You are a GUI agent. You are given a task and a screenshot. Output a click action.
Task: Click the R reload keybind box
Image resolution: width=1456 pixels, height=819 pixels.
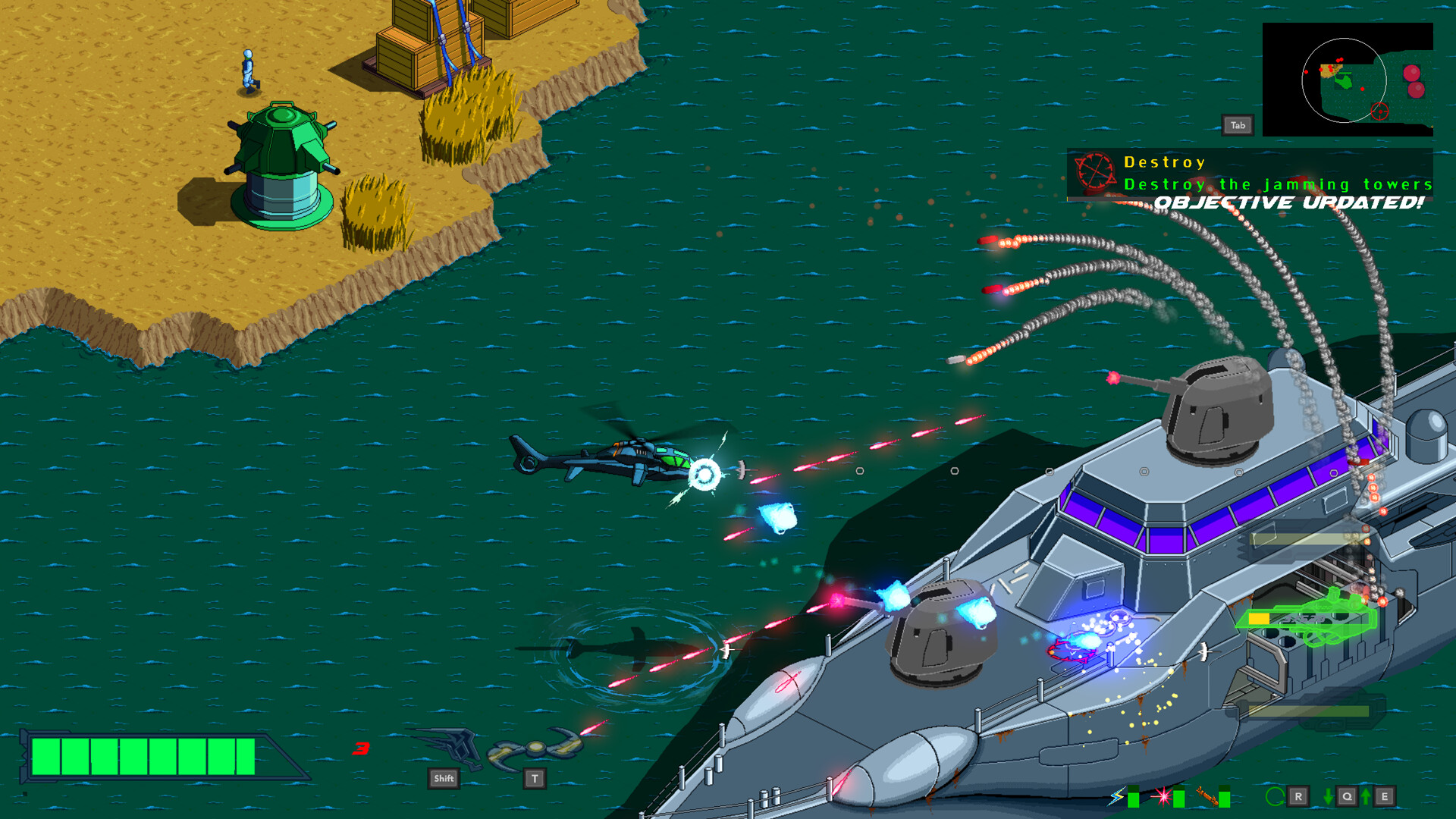point(1298,796)
